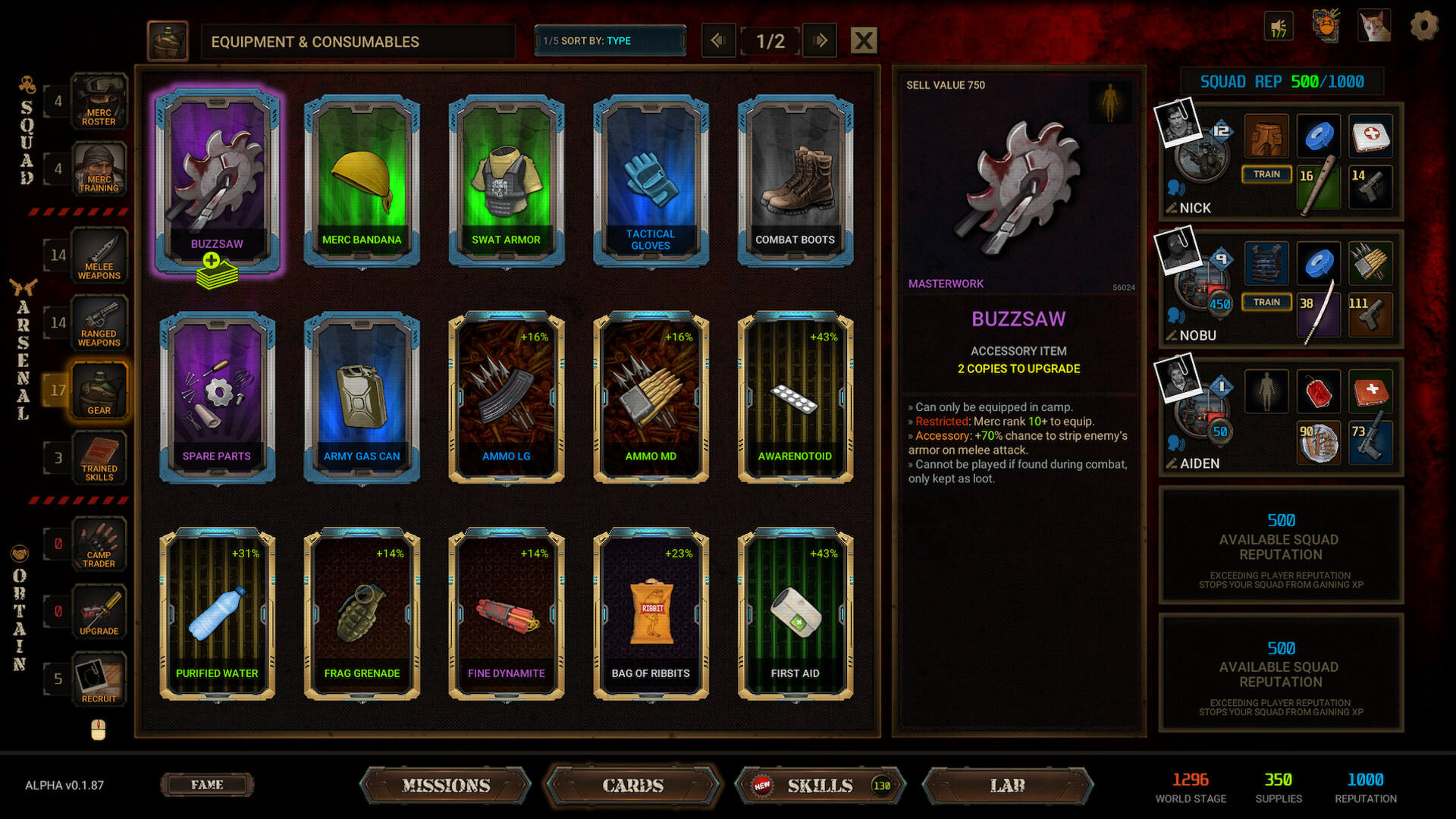
Task: Change the Sort By Type option
Action: click(610, 41)
